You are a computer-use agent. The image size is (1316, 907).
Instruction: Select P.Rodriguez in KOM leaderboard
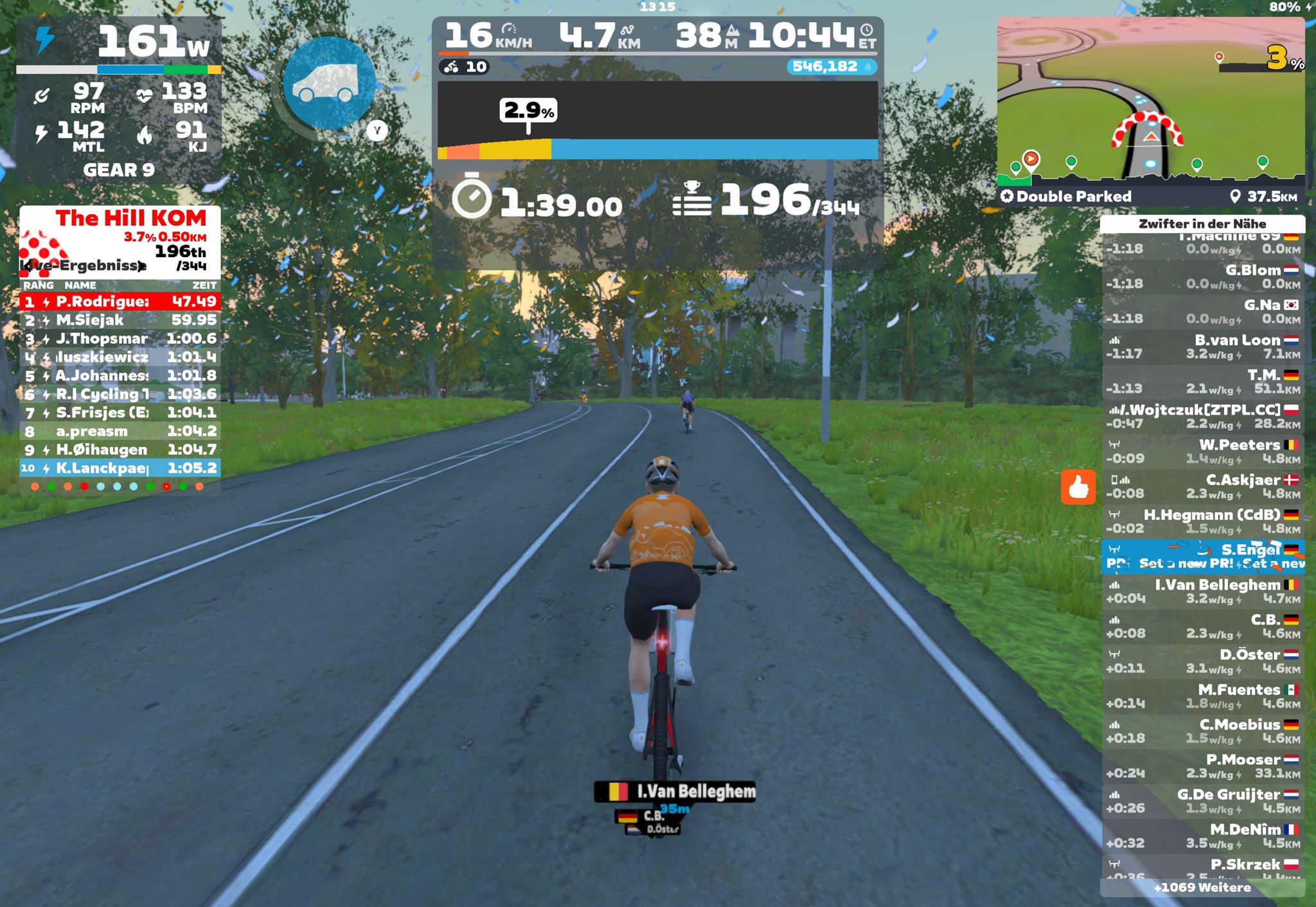[x=120, y=301]
